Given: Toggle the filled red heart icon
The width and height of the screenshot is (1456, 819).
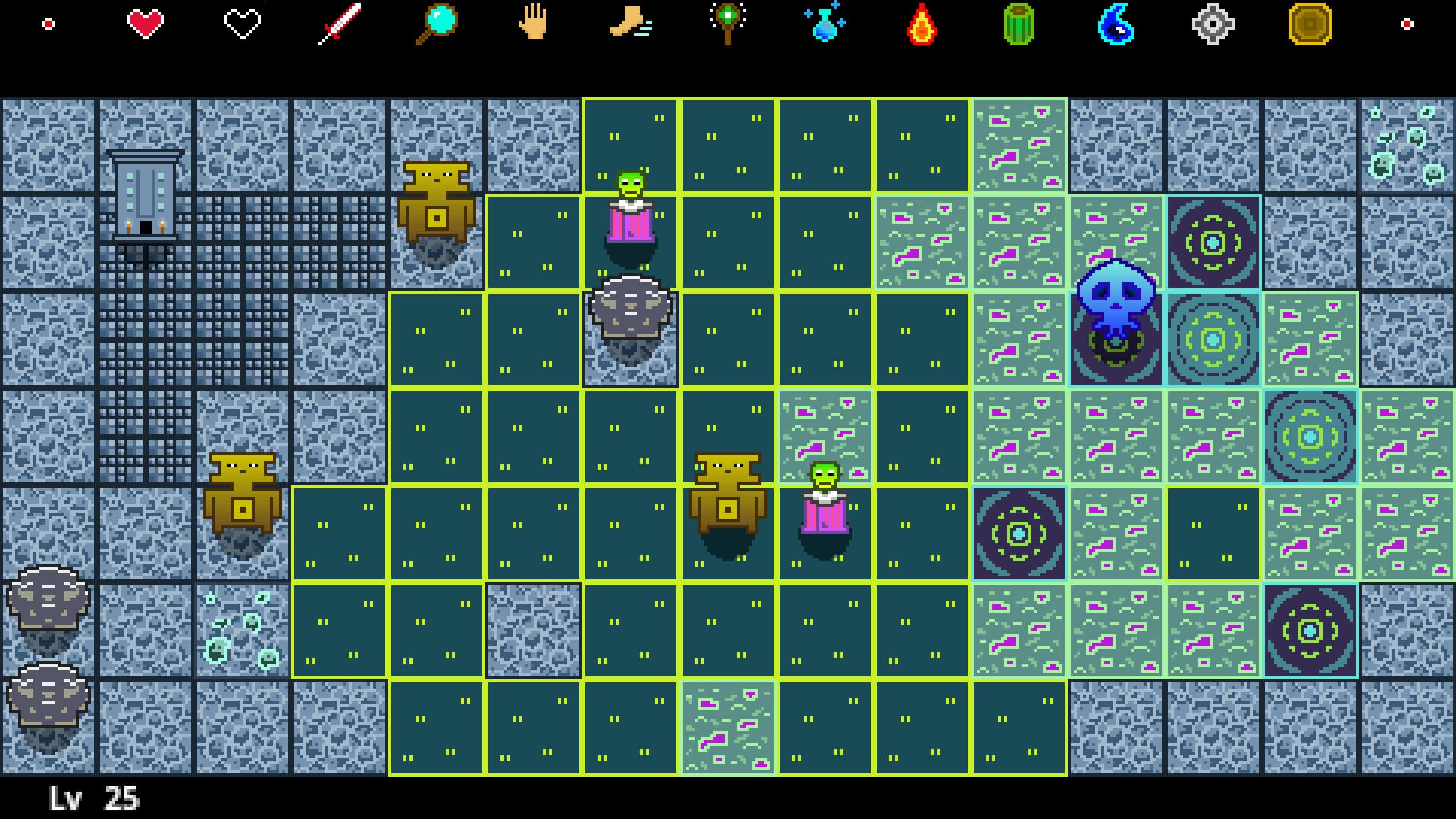Looking at the screenshot, I should tap(146, 23).
